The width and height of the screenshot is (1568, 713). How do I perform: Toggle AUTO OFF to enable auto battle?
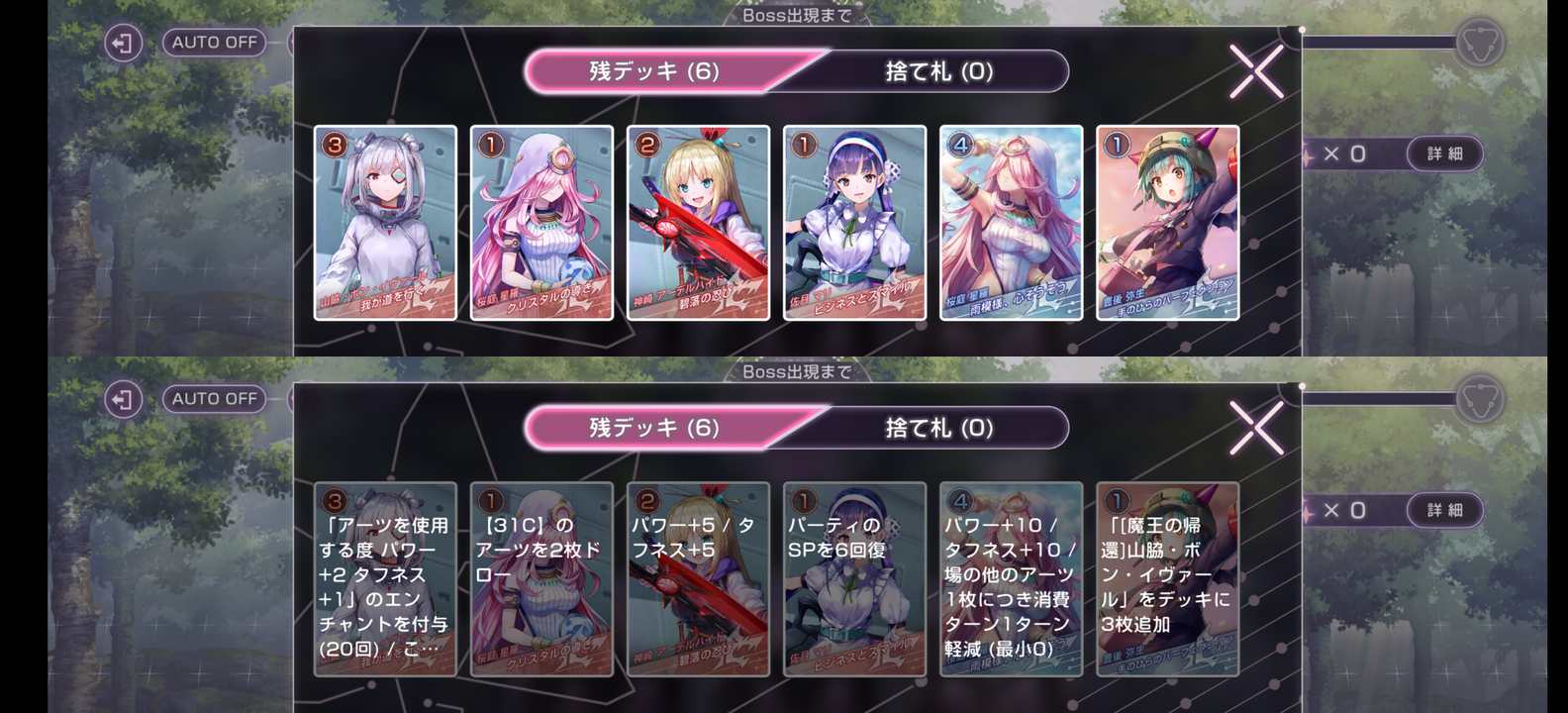(214, 43)
